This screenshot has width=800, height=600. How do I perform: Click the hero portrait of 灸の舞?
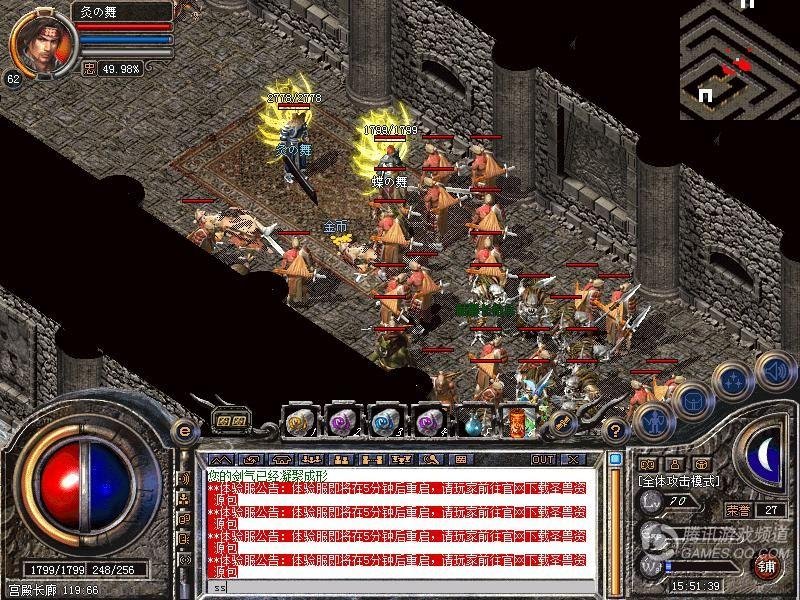[x=40, y=40]
